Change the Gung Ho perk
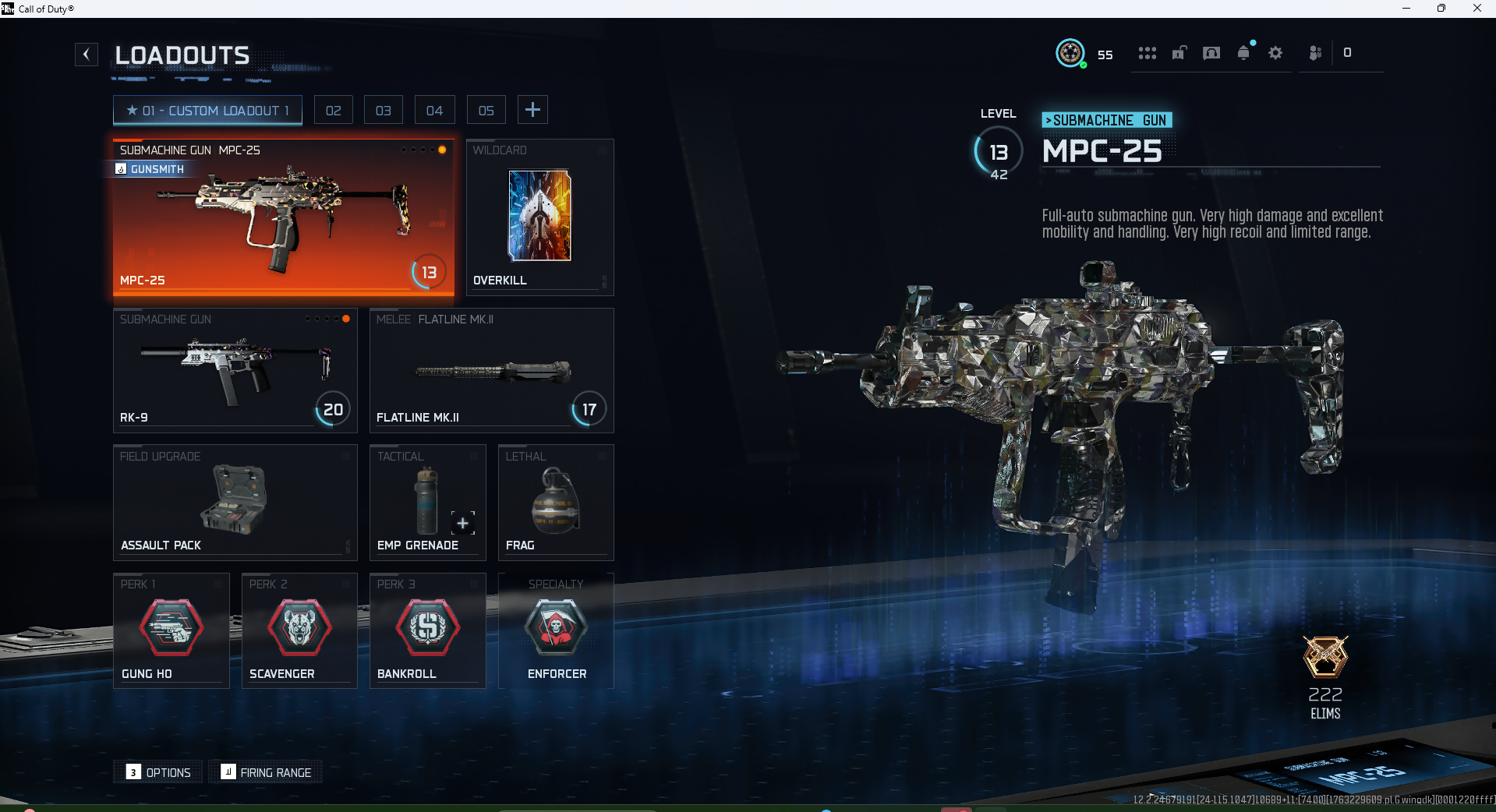The width and height of the screenshot is (1496, 812). click(172, 630)
